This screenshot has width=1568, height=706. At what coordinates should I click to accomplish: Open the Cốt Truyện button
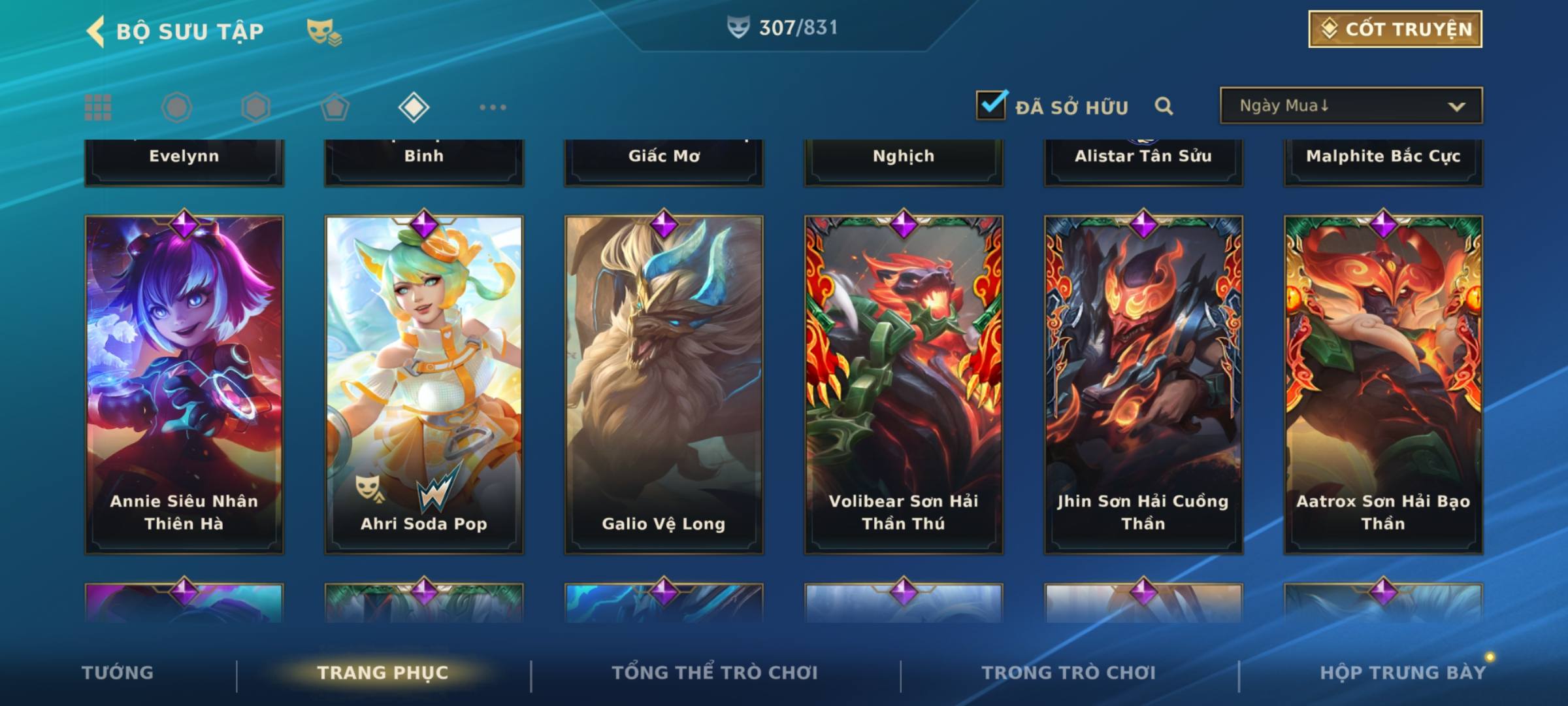1394,29
